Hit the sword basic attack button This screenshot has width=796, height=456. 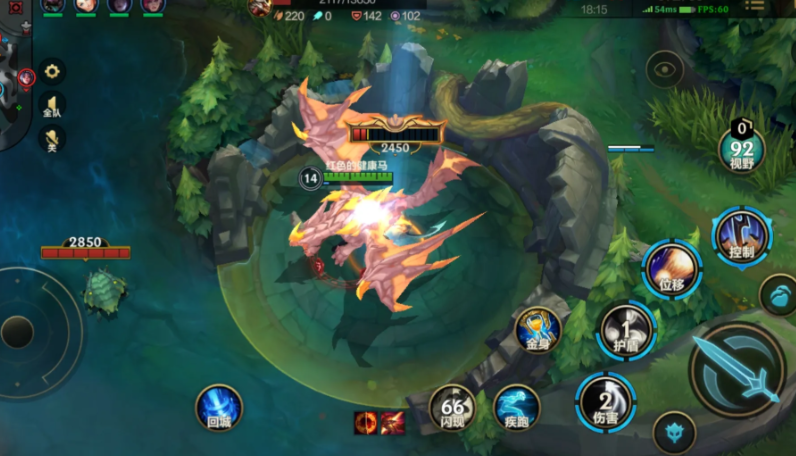coord(738,371)
